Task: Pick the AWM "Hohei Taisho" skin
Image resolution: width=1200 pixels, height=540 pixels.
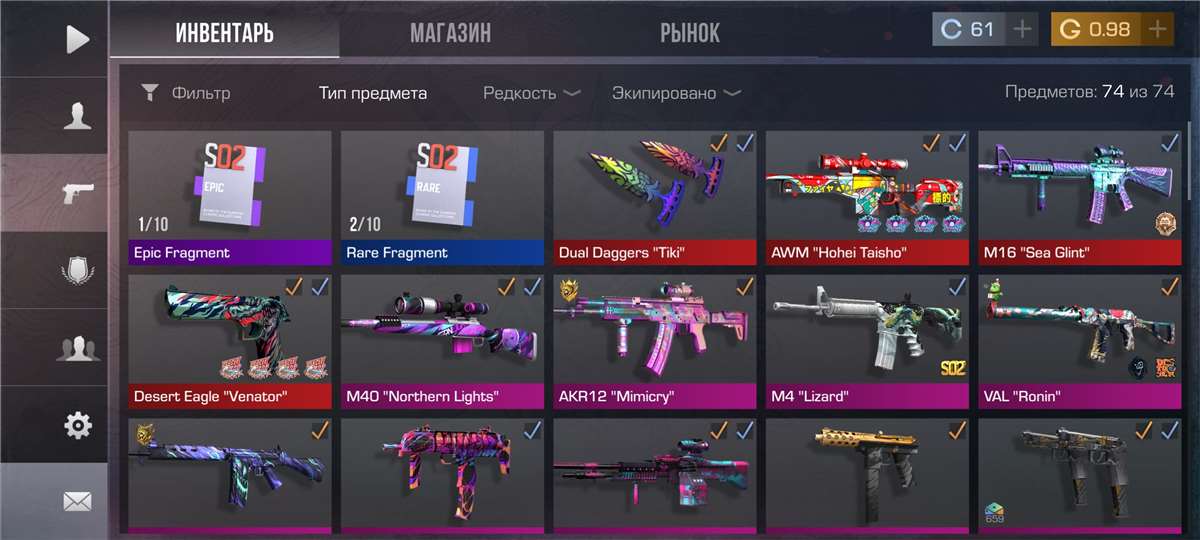Action: (x=867, y=197)
